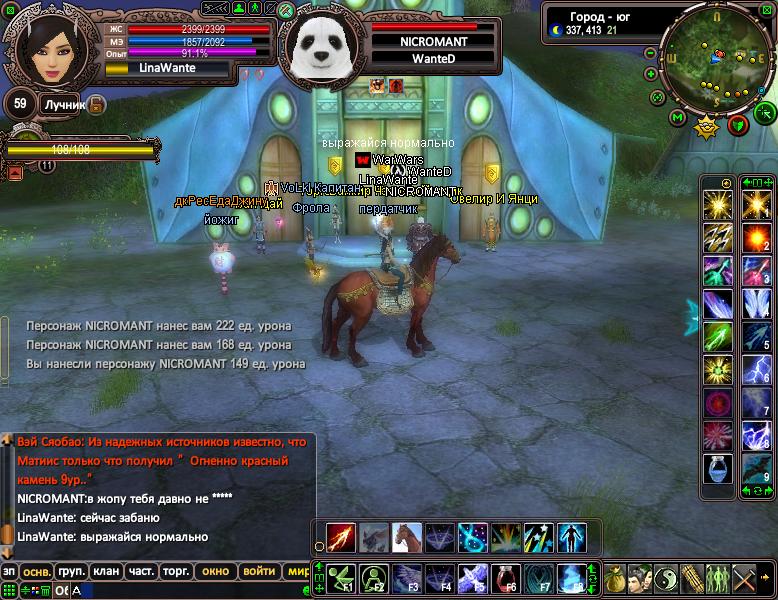Switch to the 'клан' chat tab
This screenshot has height=600, width=778.
click(x=105, y=571)
